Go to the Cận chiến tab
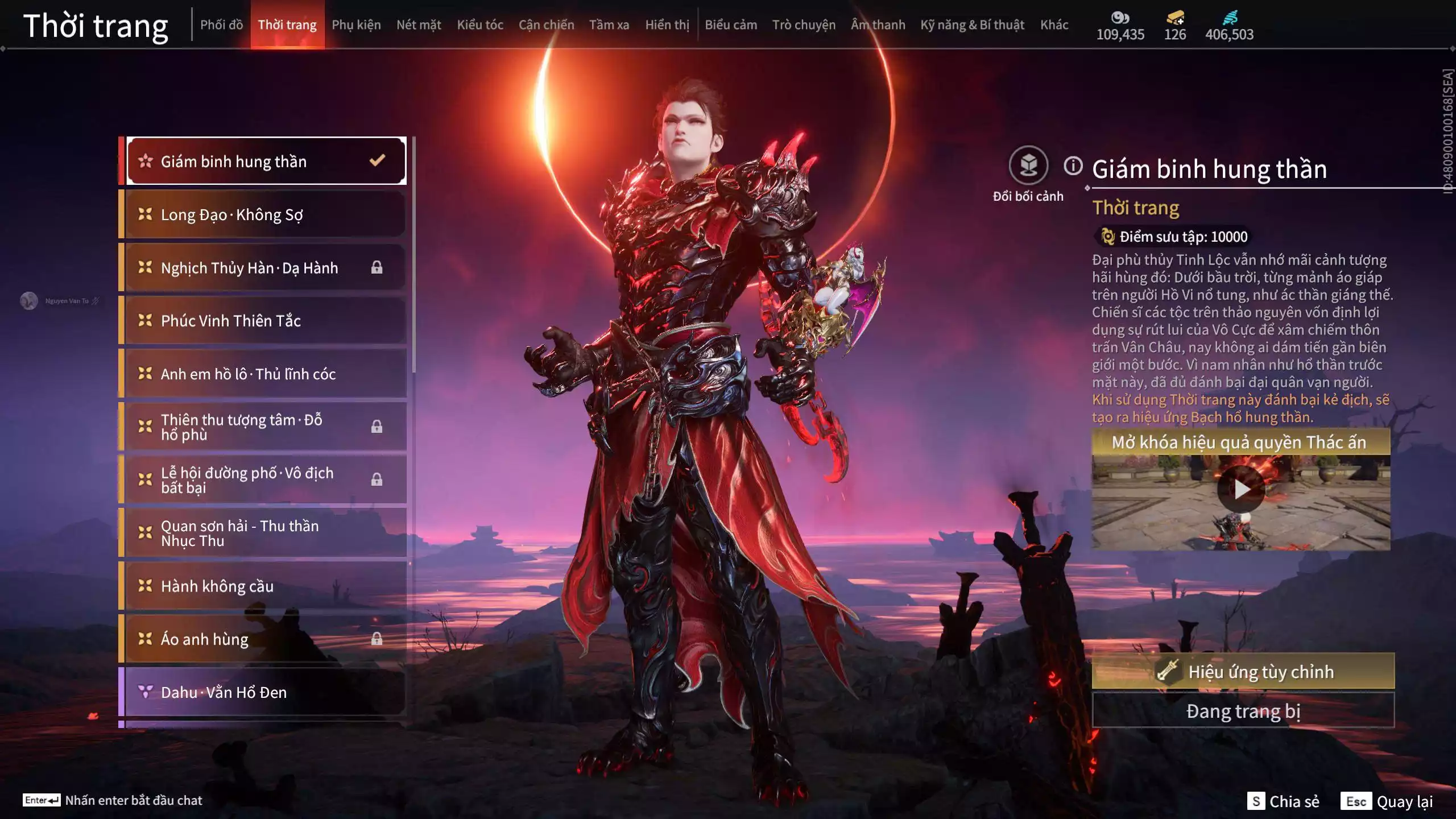 pyautogui.click(x=546, y=25)
